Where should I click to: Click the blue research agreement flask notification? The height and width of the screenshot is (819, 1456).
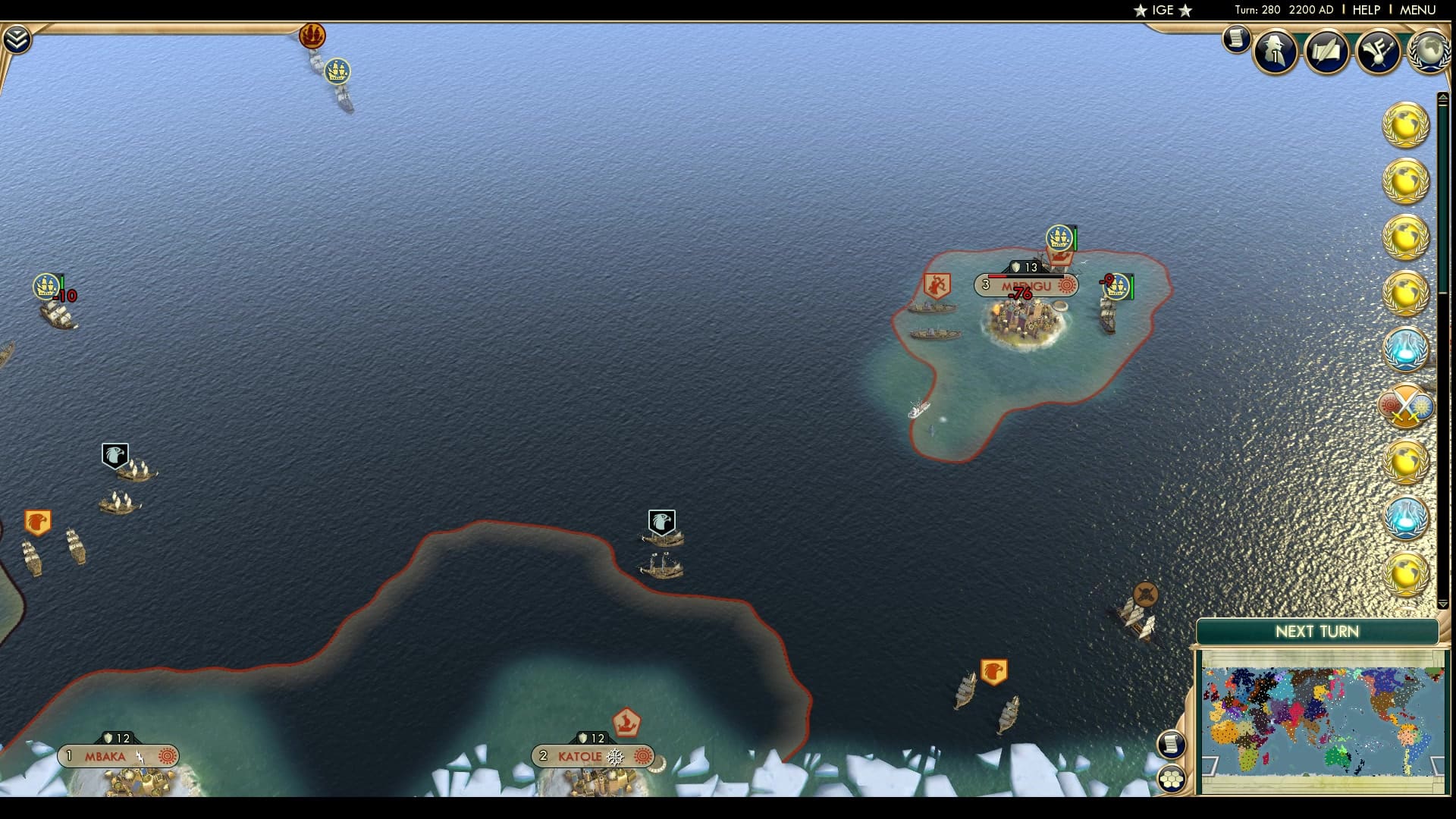1407,350
